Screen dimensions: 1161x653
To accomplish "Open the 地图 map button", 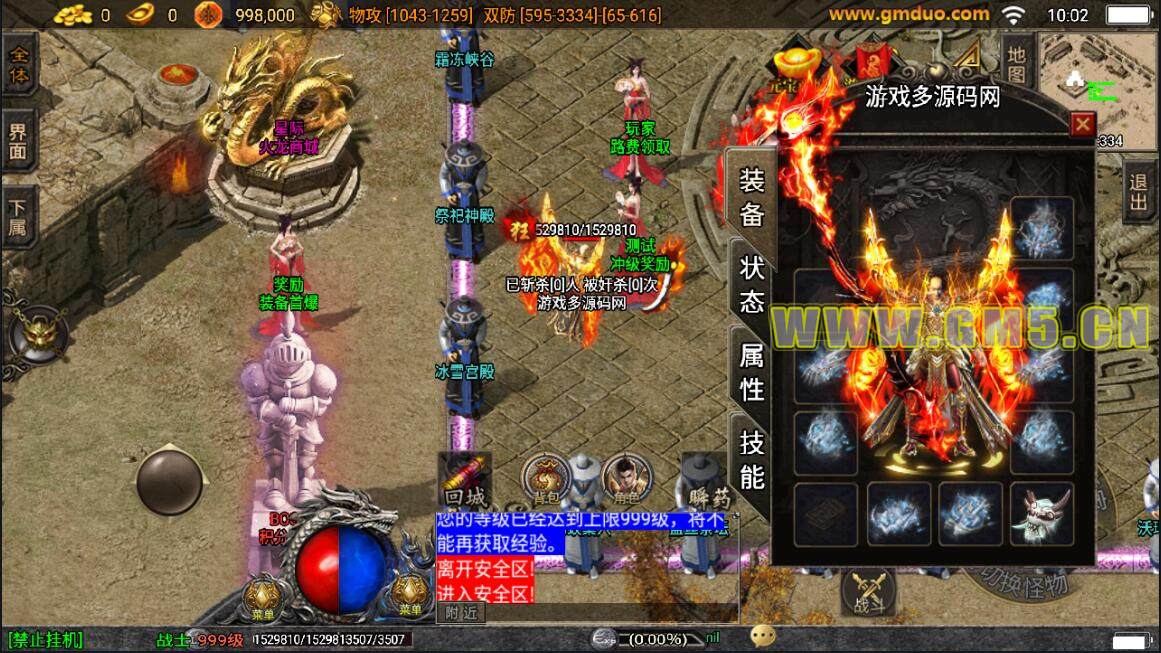I will (x=1017, y=63).
